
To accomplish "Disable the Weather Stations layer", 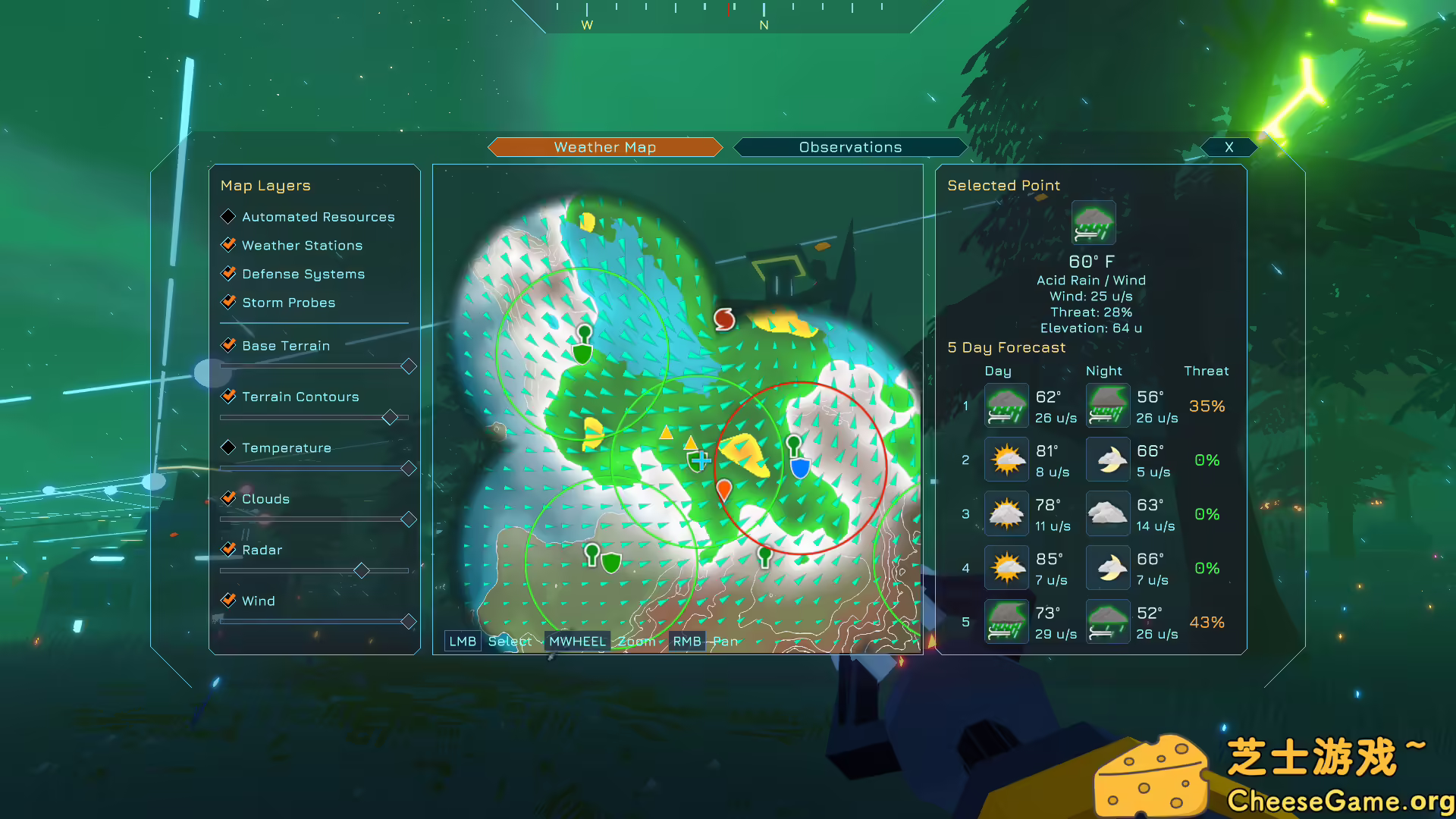I will [x=229, y=244].
